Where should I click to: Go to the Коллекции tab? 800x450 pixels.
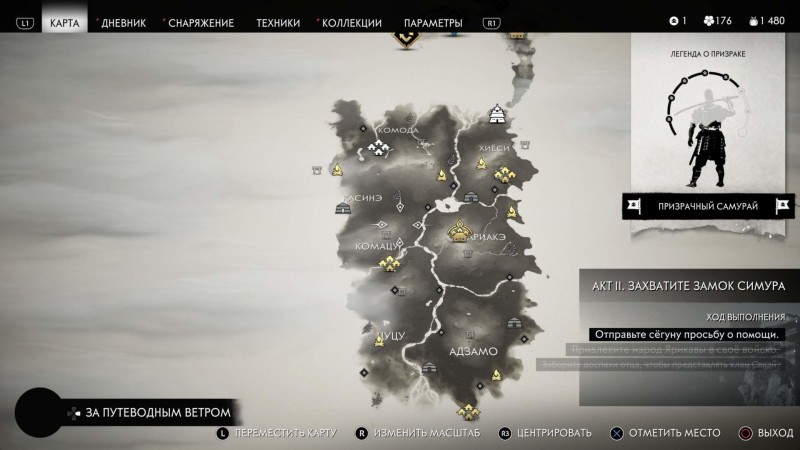pyautogui.click(x=352, y=22)
